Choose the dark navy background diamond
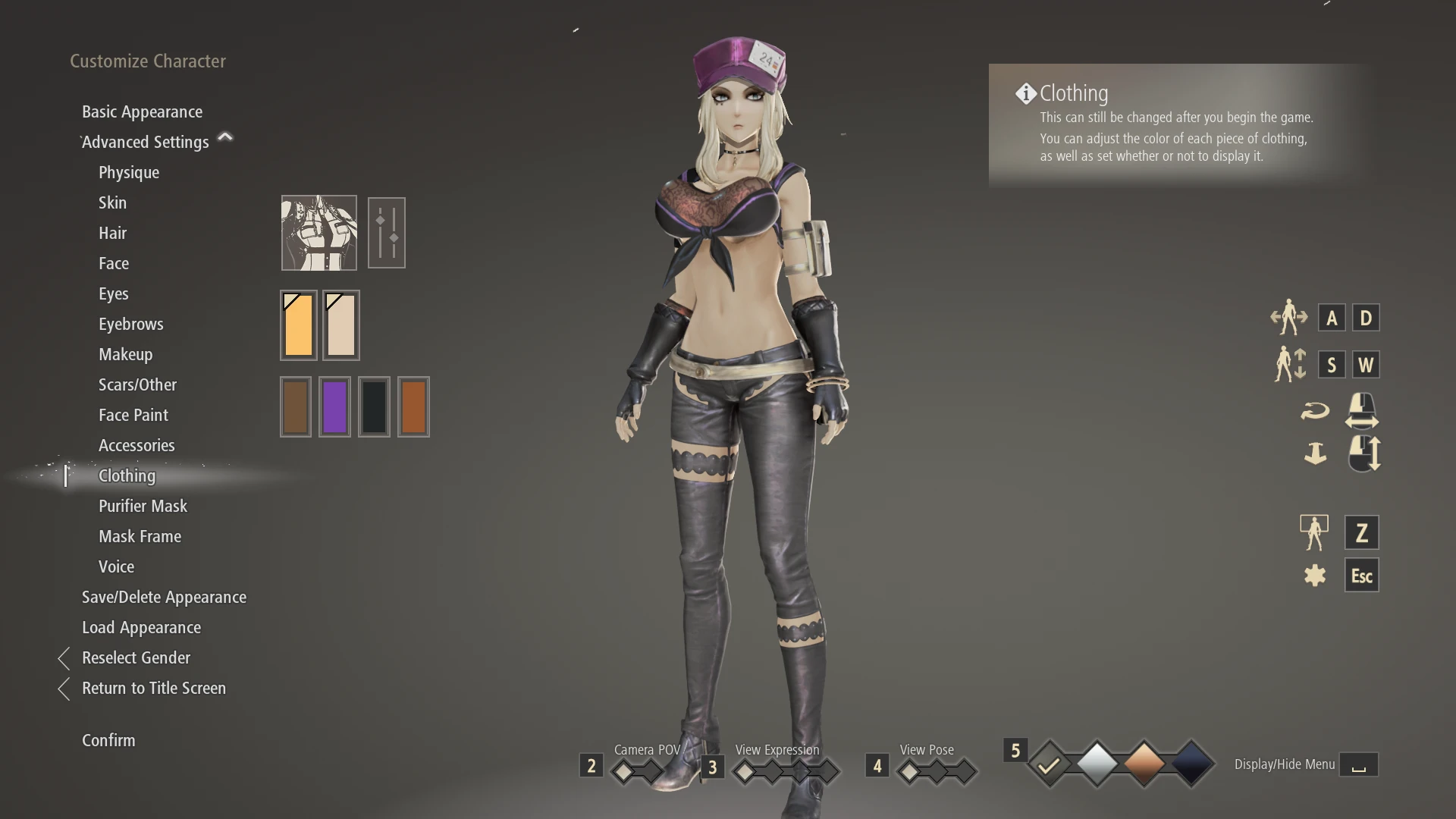 [1191, 762]
